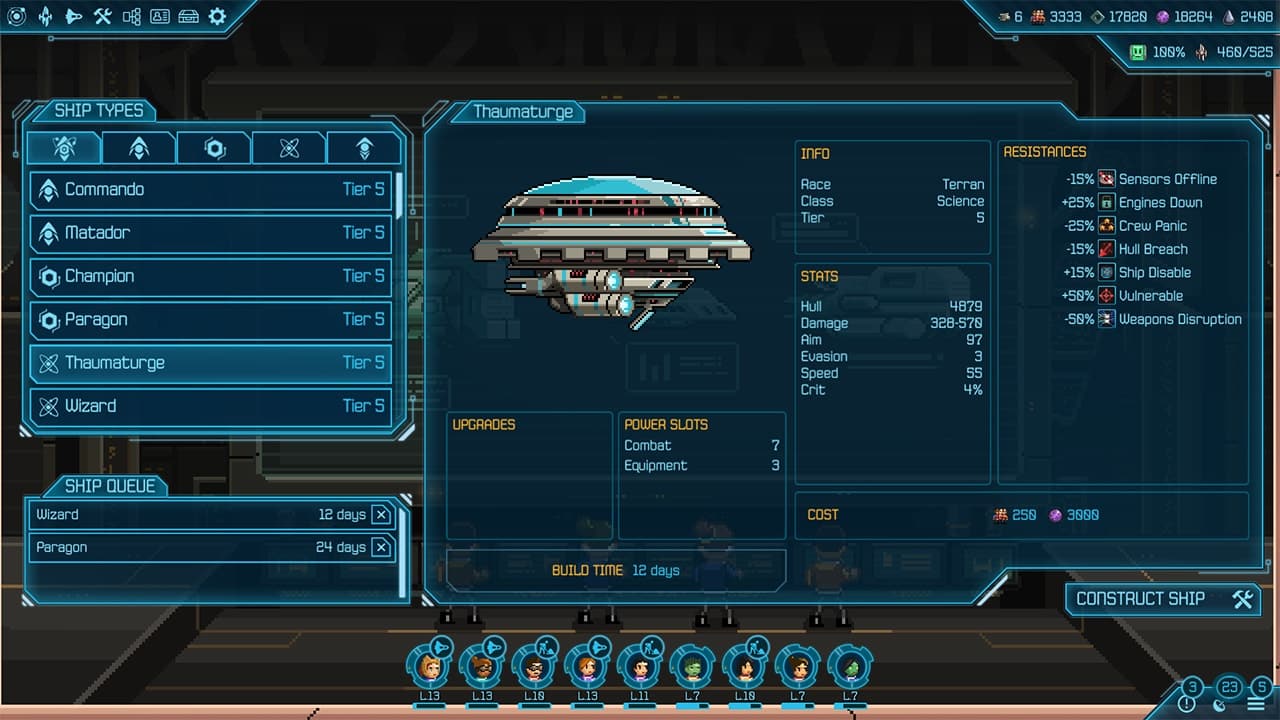Open the settings gear icon

pos(216,17)
